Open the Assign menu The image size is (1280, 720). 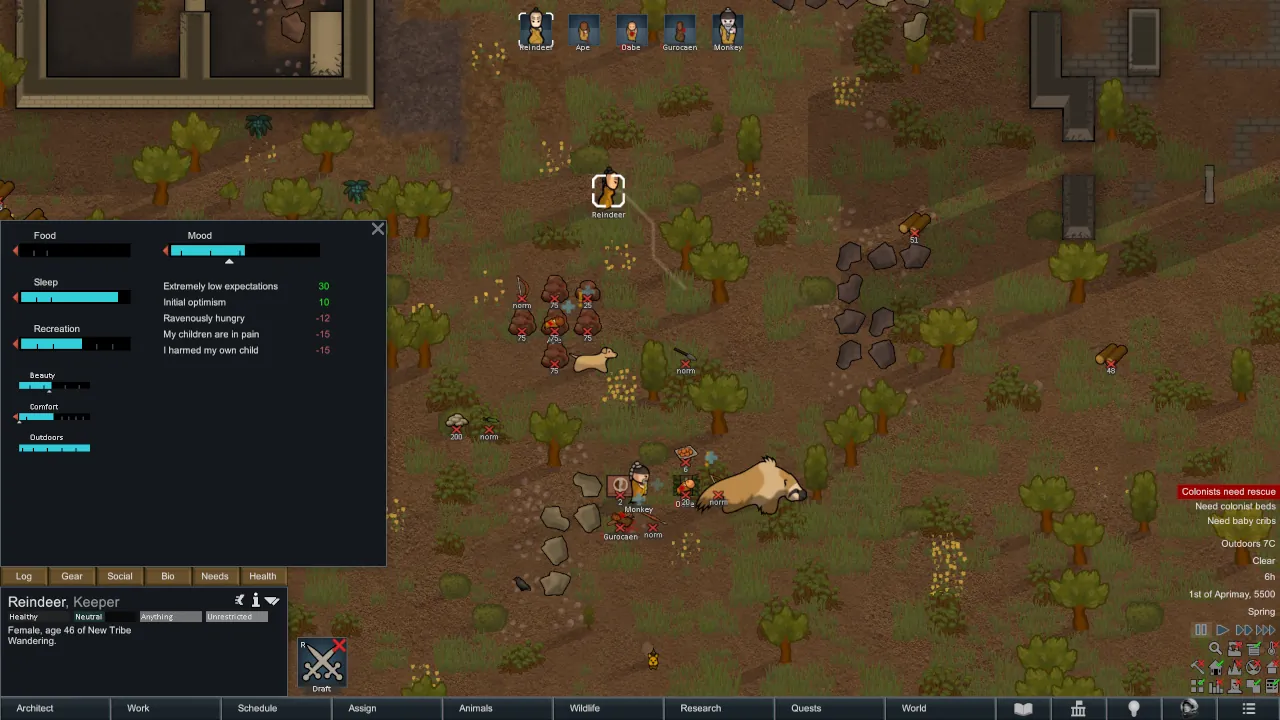click(x=362, y=708)
